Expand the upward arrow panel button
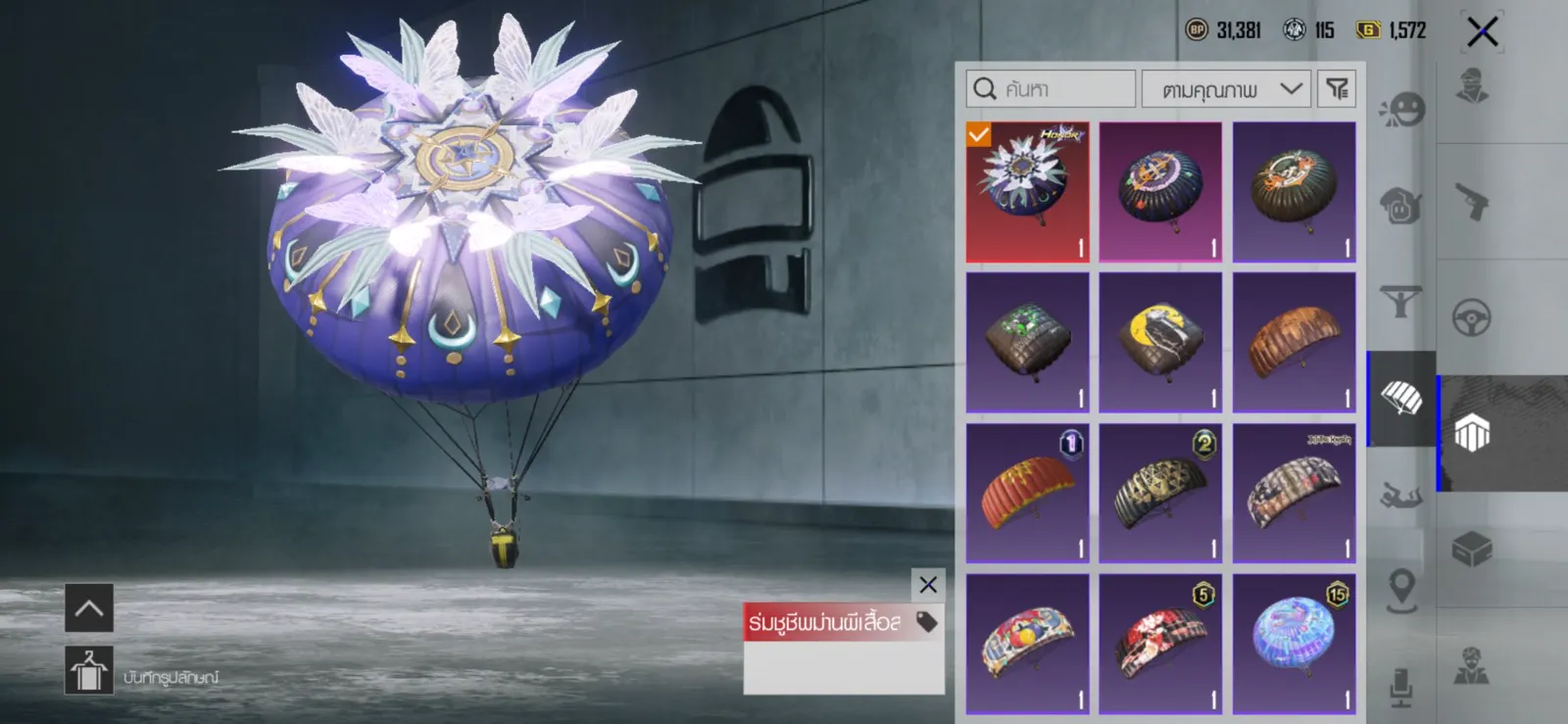1568x724 pixels. (x=89, y=608)
